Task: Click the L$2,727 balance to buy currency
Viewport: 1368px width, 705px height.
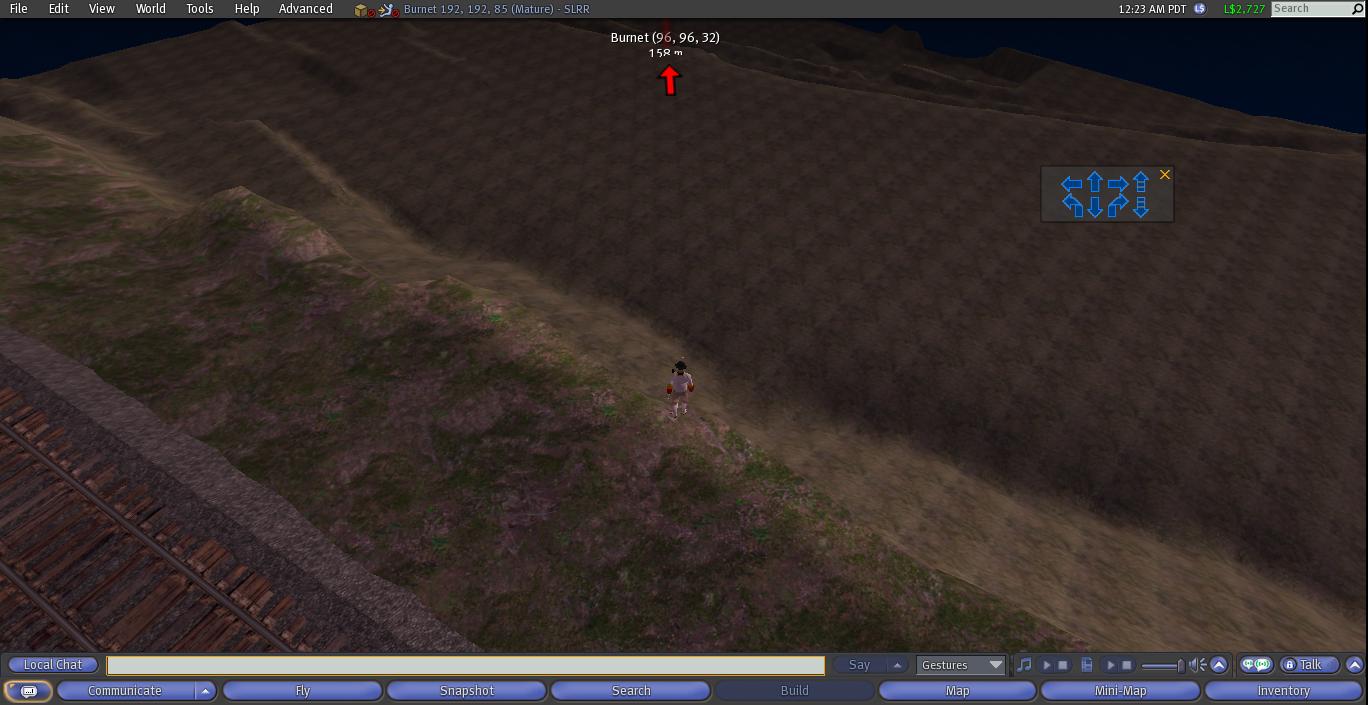Action: click(1244, 9)
